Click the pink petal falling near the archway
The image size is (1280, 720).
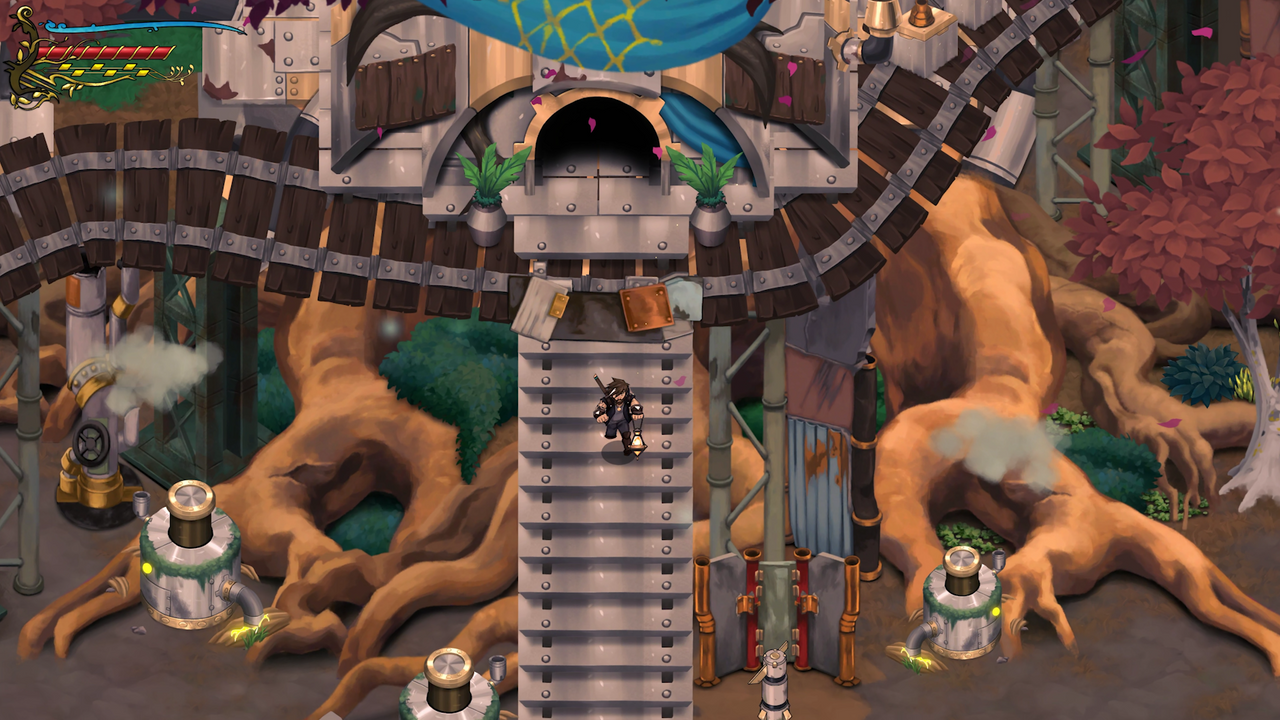[x=591, y=124]
